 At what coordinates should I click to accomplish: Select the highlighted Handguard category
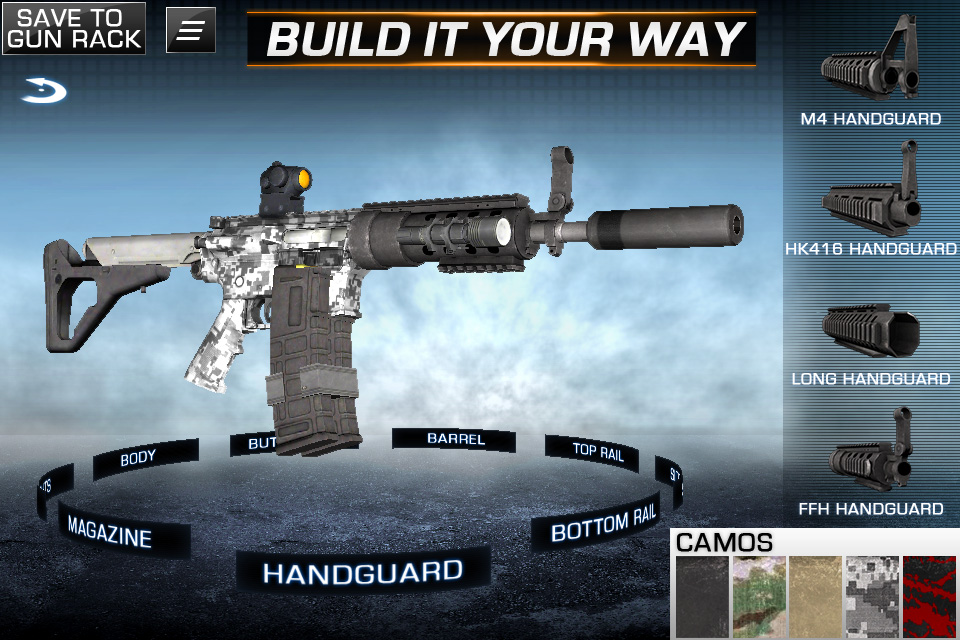tap(362, 572)
